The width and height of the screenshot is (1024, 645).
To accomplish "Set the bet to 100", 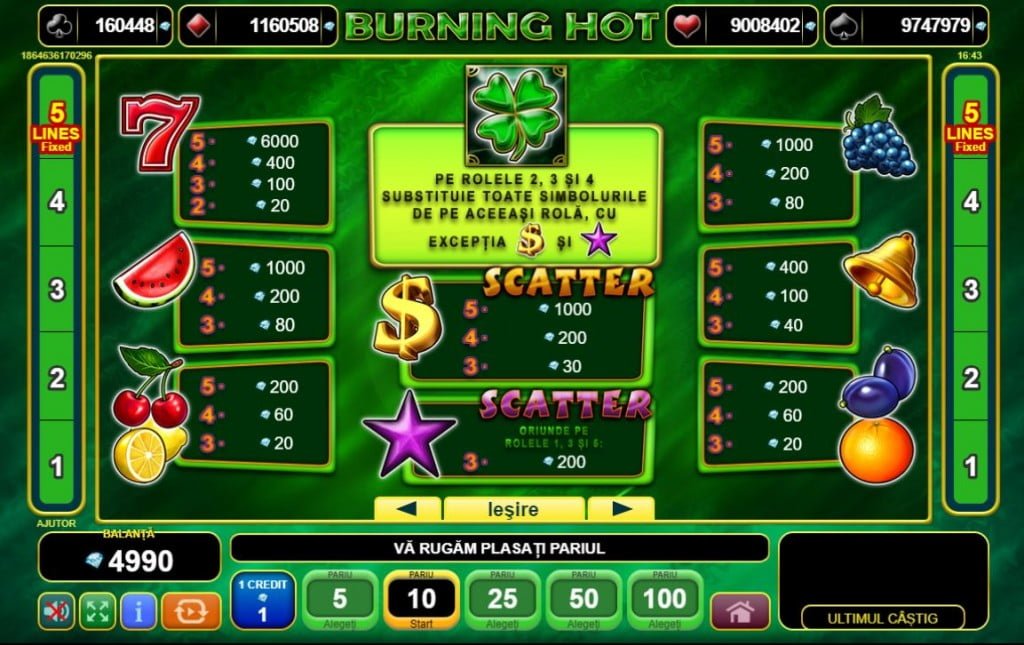I will click(x=665, y=600).
